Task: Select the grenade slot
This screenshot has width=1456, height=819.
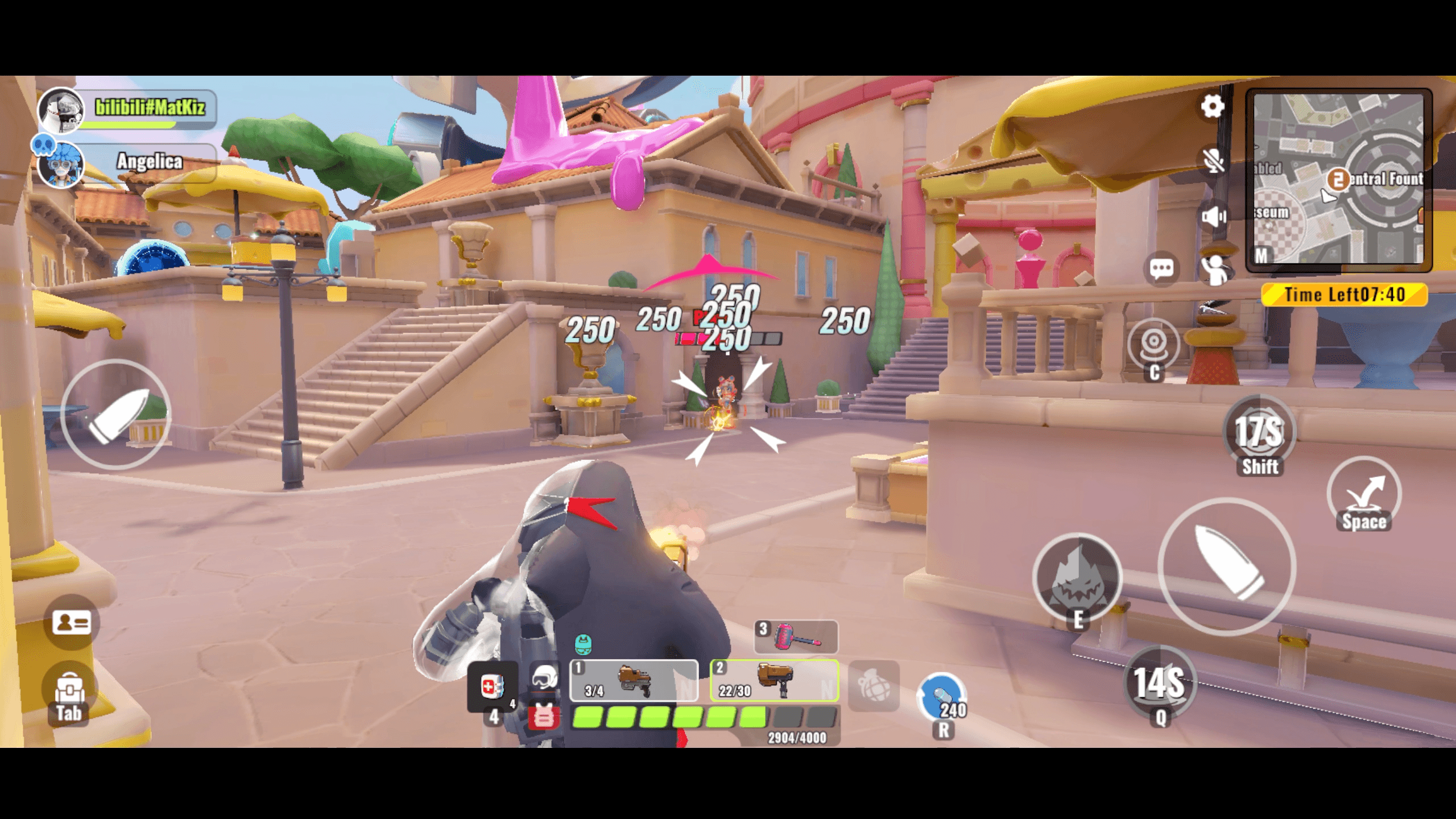Action: point(873,685)
